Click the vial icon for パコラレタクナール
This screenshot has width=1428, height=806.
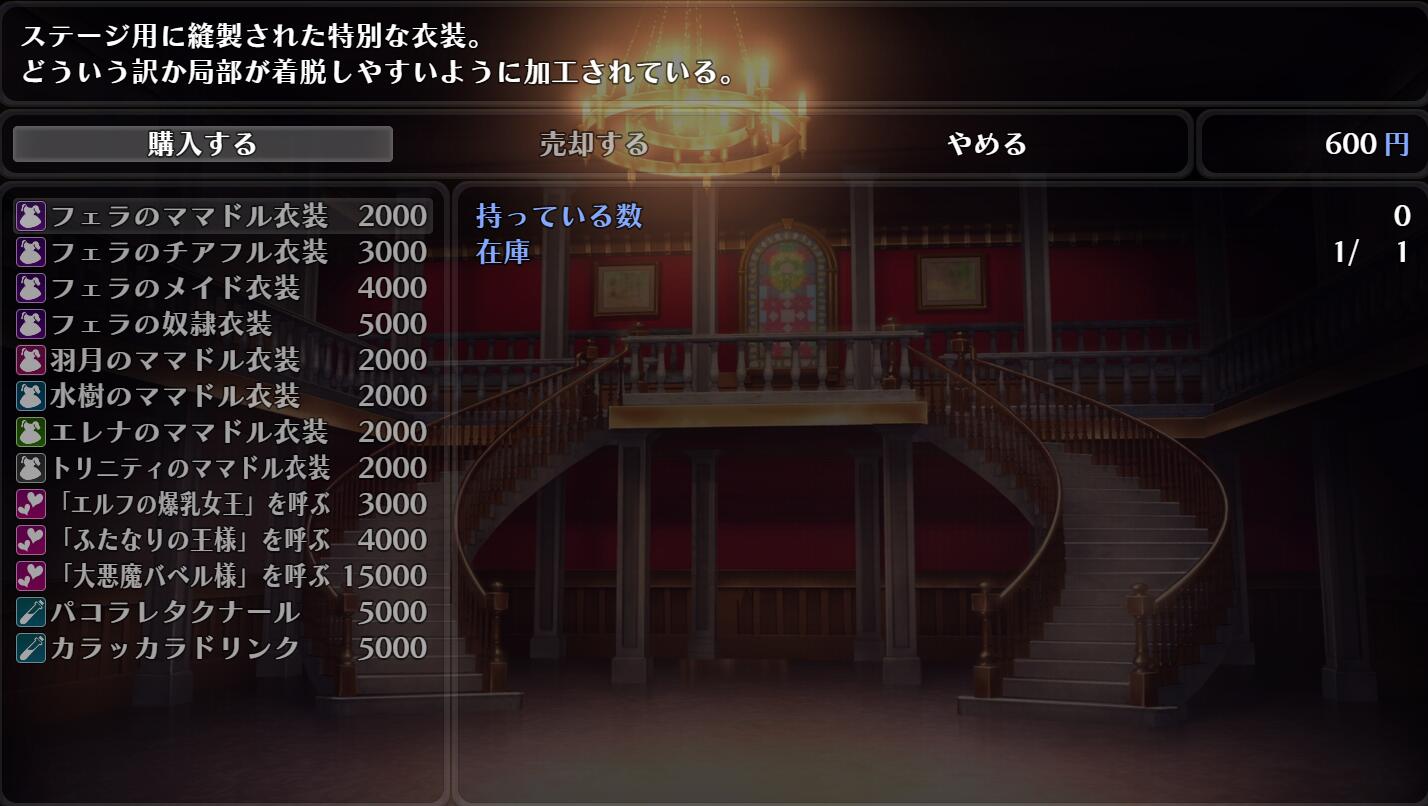30,612
